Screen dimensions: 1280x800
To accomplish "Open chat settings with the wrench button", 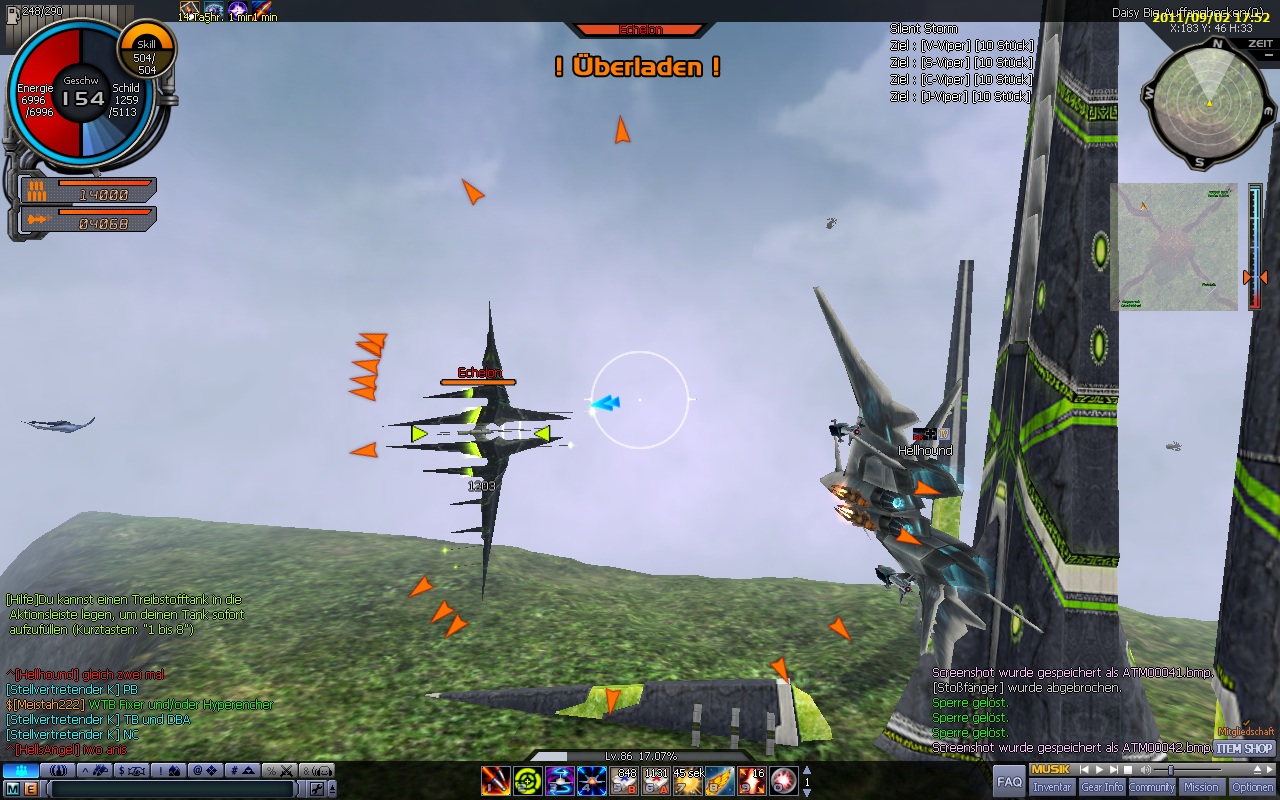I will click(317, 789).
